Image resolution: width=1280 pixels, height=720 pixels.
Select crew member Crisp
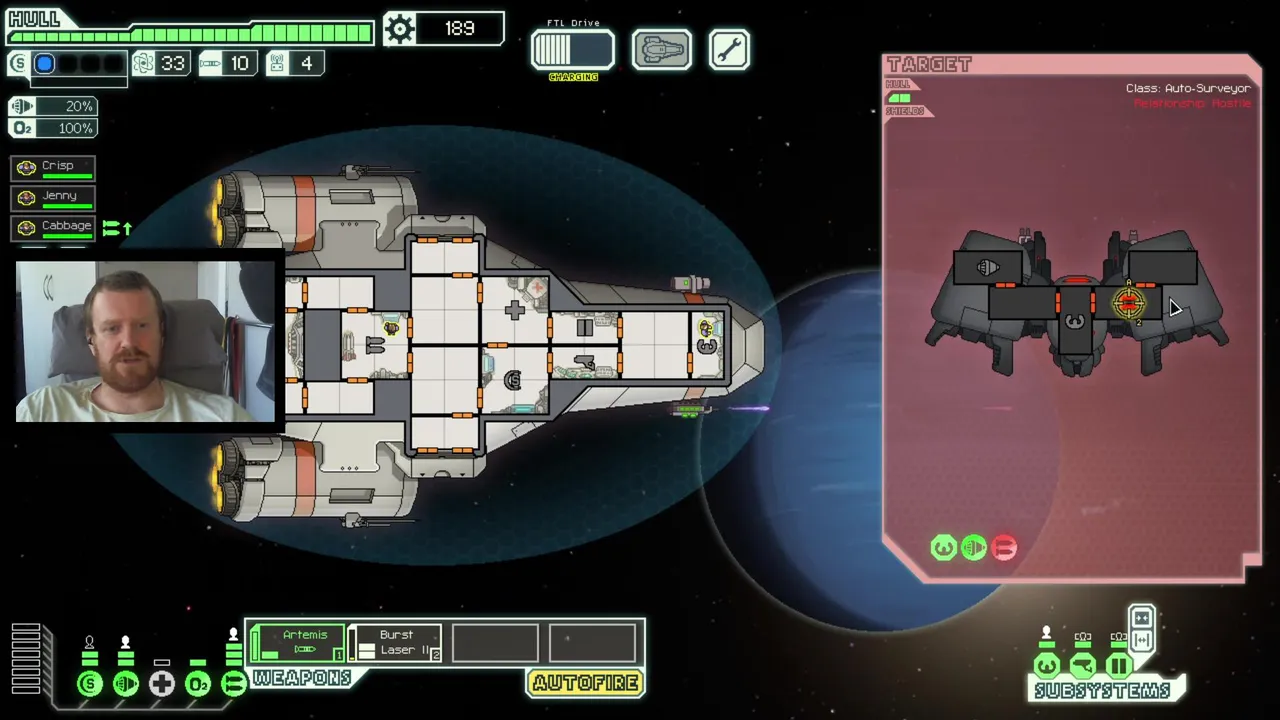click(54, 167)
